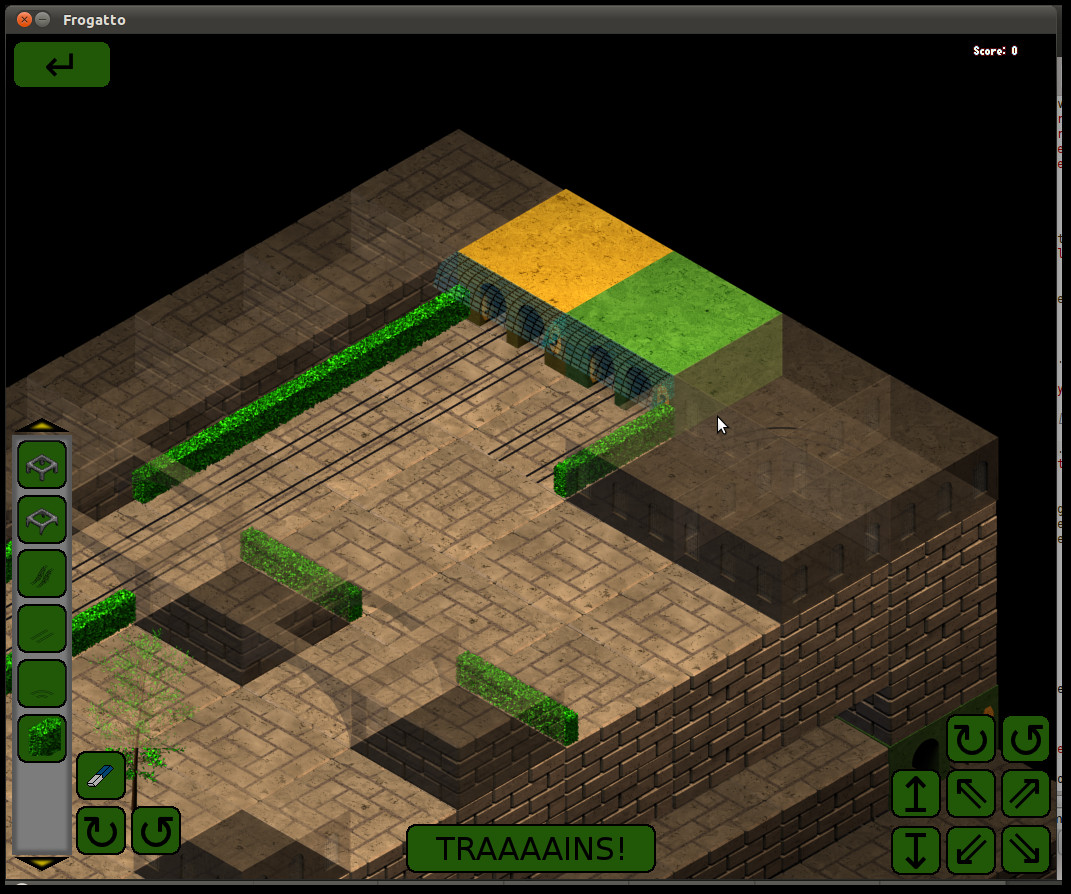Viewport: 1071px width, 894px height.
Task: Click the green return arrow button
Action: click(x=61, y=64)
